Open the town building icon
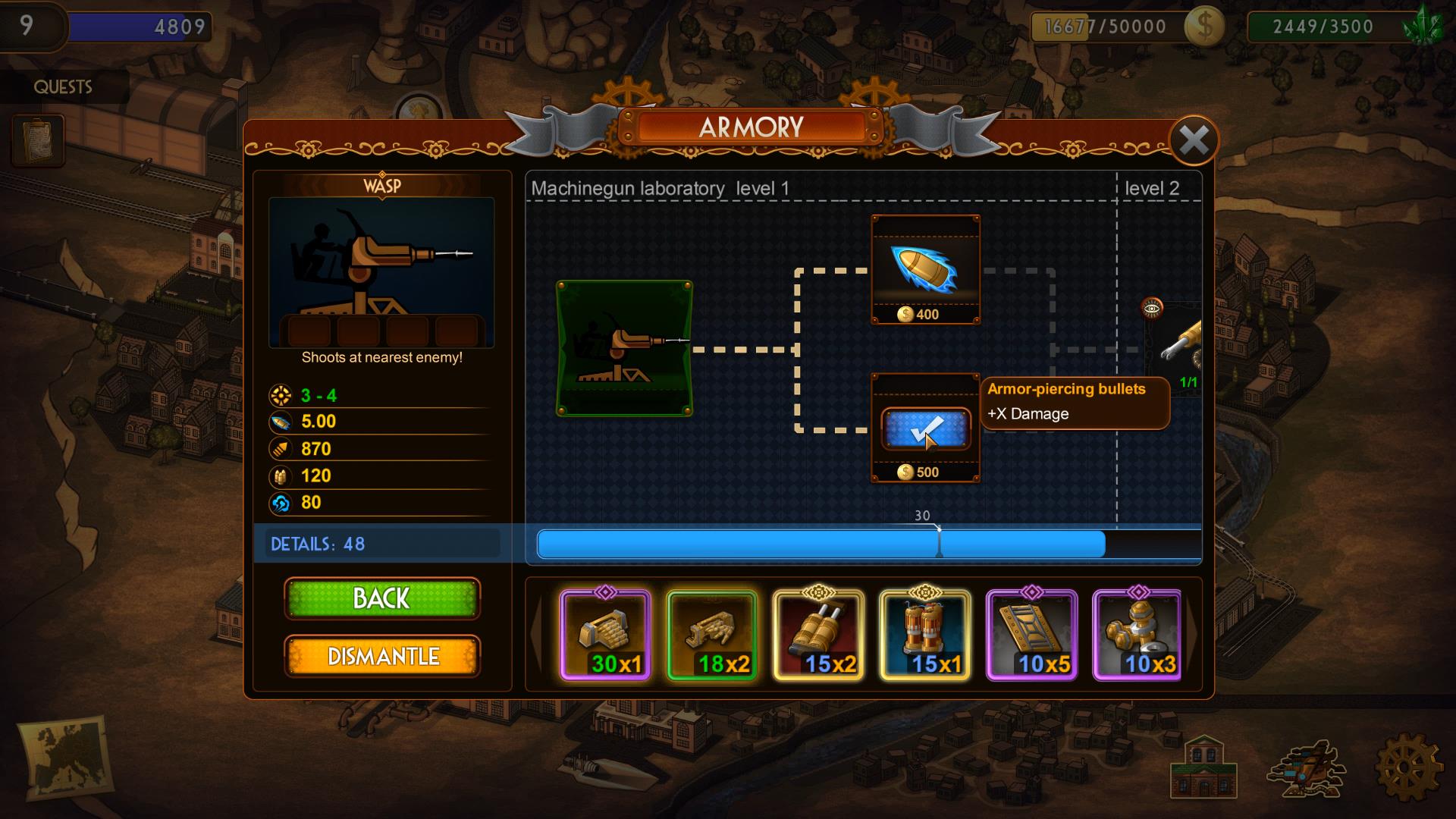Image resolution: width=1456 pixels, height=819 pixels. coord(1203,767)
